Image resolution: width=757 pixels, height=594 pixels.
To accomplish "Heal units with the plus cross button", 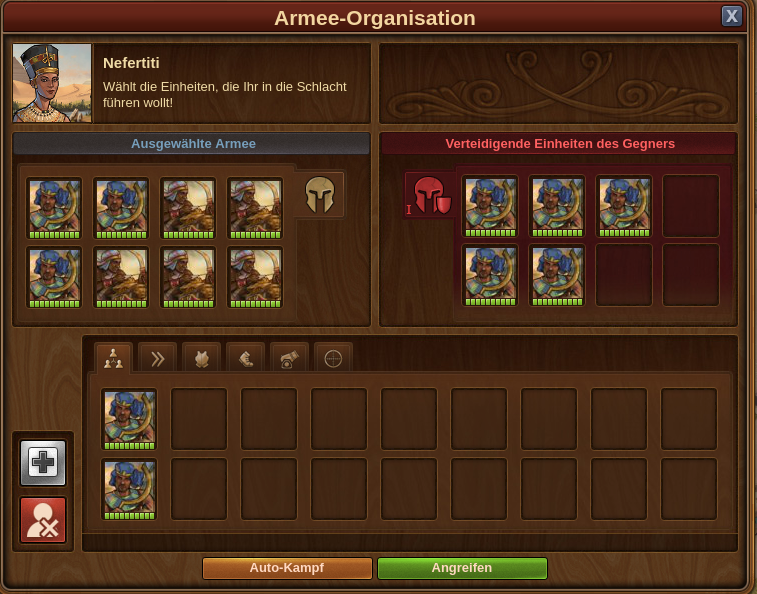I will [x=43, y=464].
